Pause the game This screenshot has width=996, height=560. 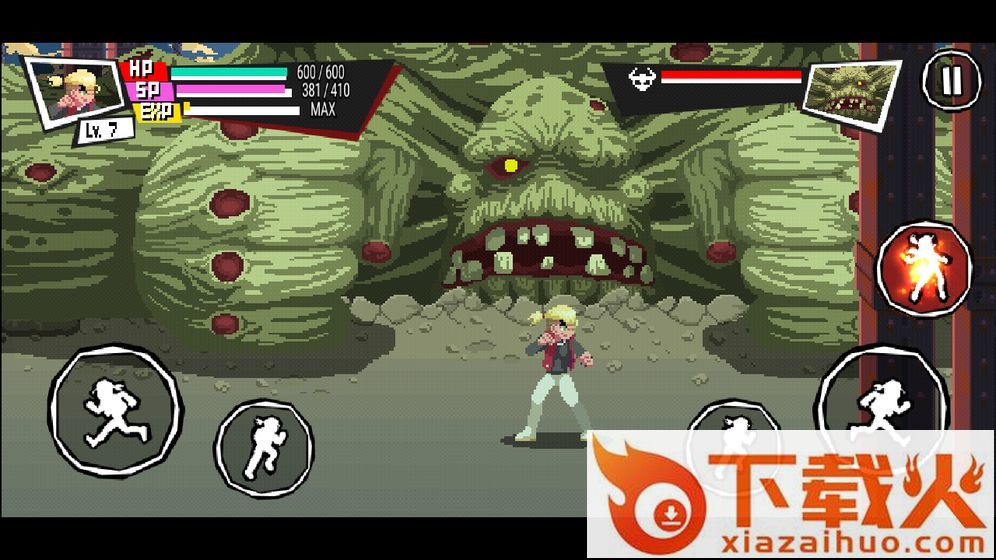(951, 80)
